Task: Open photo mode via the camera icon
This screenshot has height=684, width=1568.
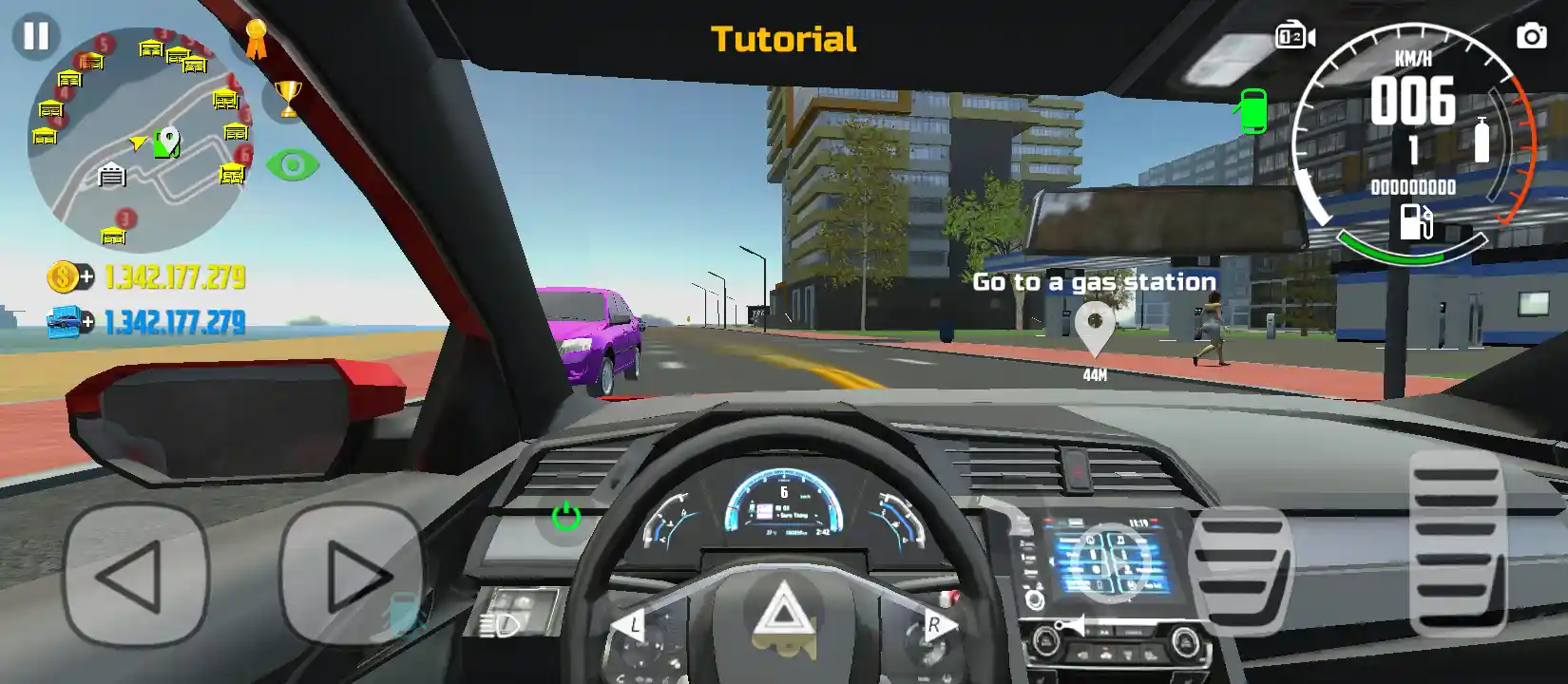Action: coord(1531,36)
